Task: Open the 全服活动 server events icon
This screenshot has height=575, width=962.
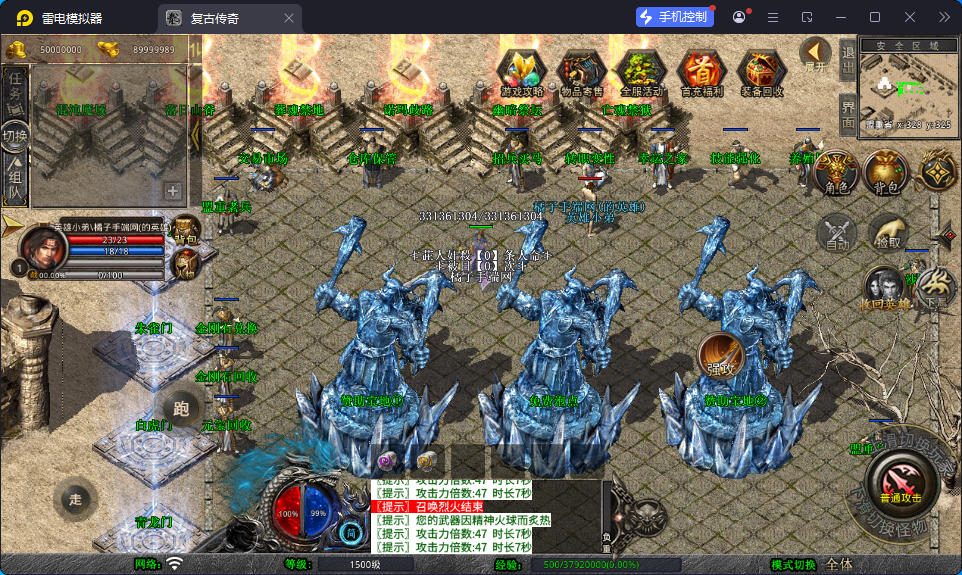Action: 641,72
